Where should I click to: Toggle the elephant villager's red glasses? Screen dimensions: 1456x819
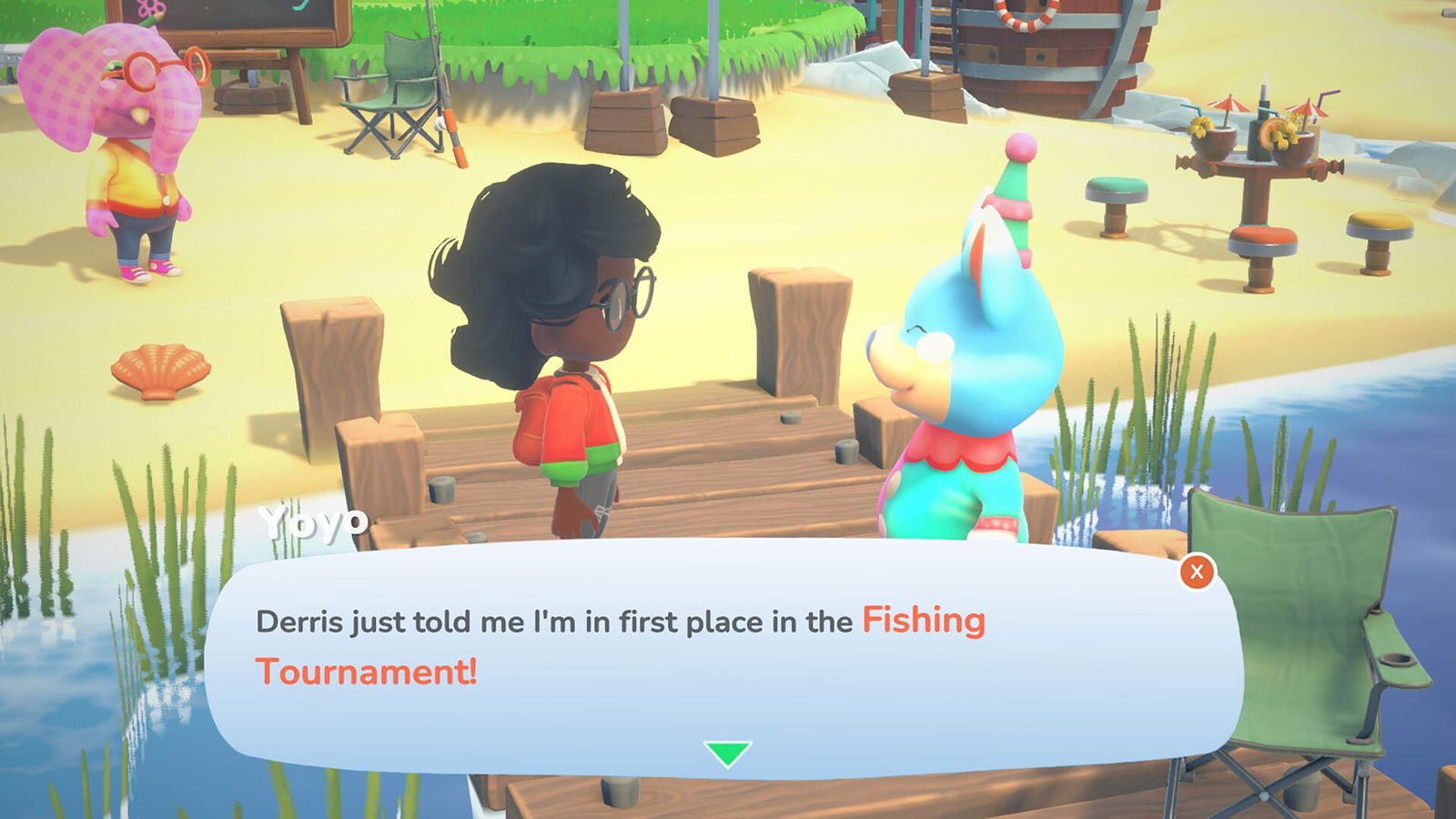pos(168,68)
